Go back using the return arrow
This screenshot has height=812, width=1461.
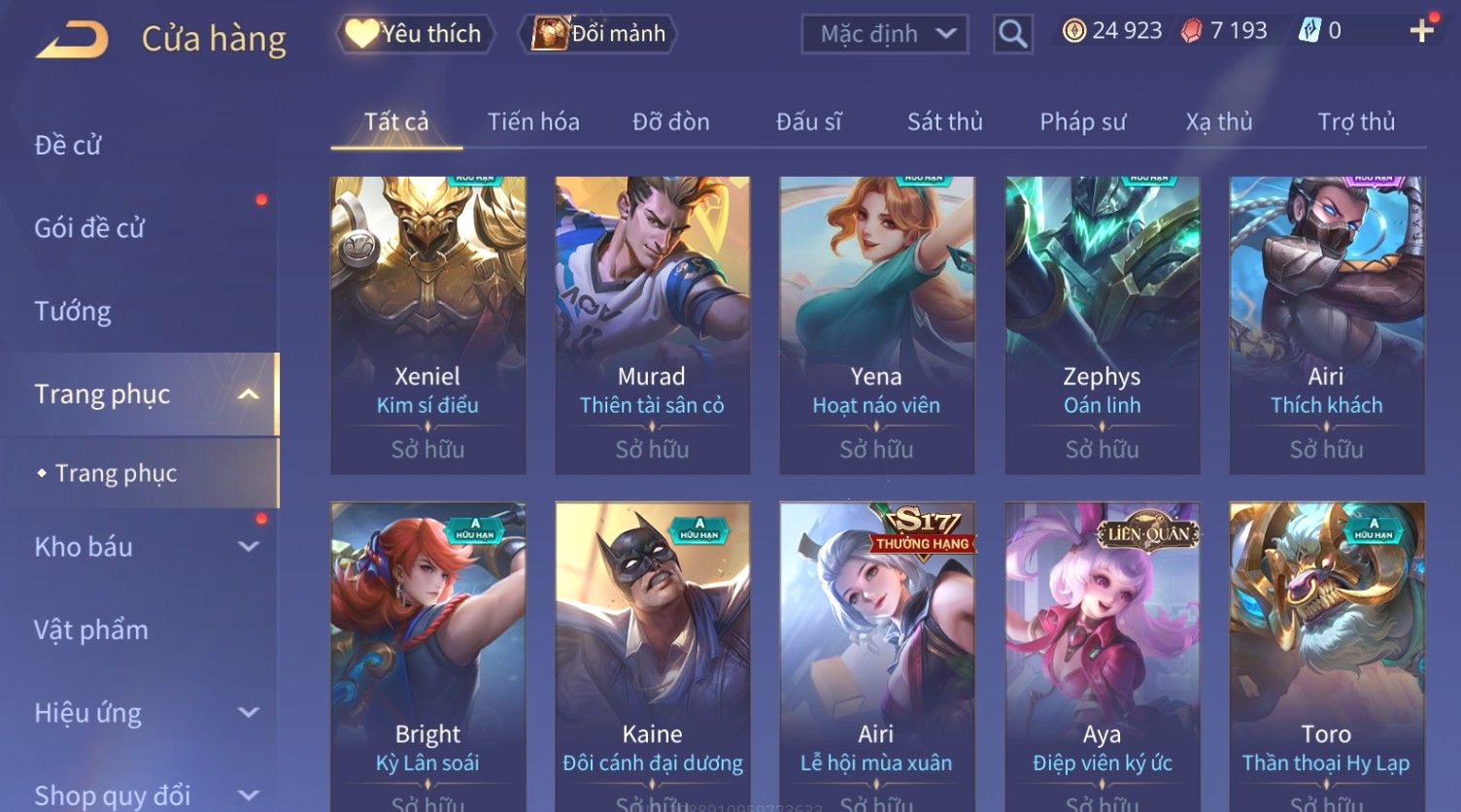tap(73, 40)
